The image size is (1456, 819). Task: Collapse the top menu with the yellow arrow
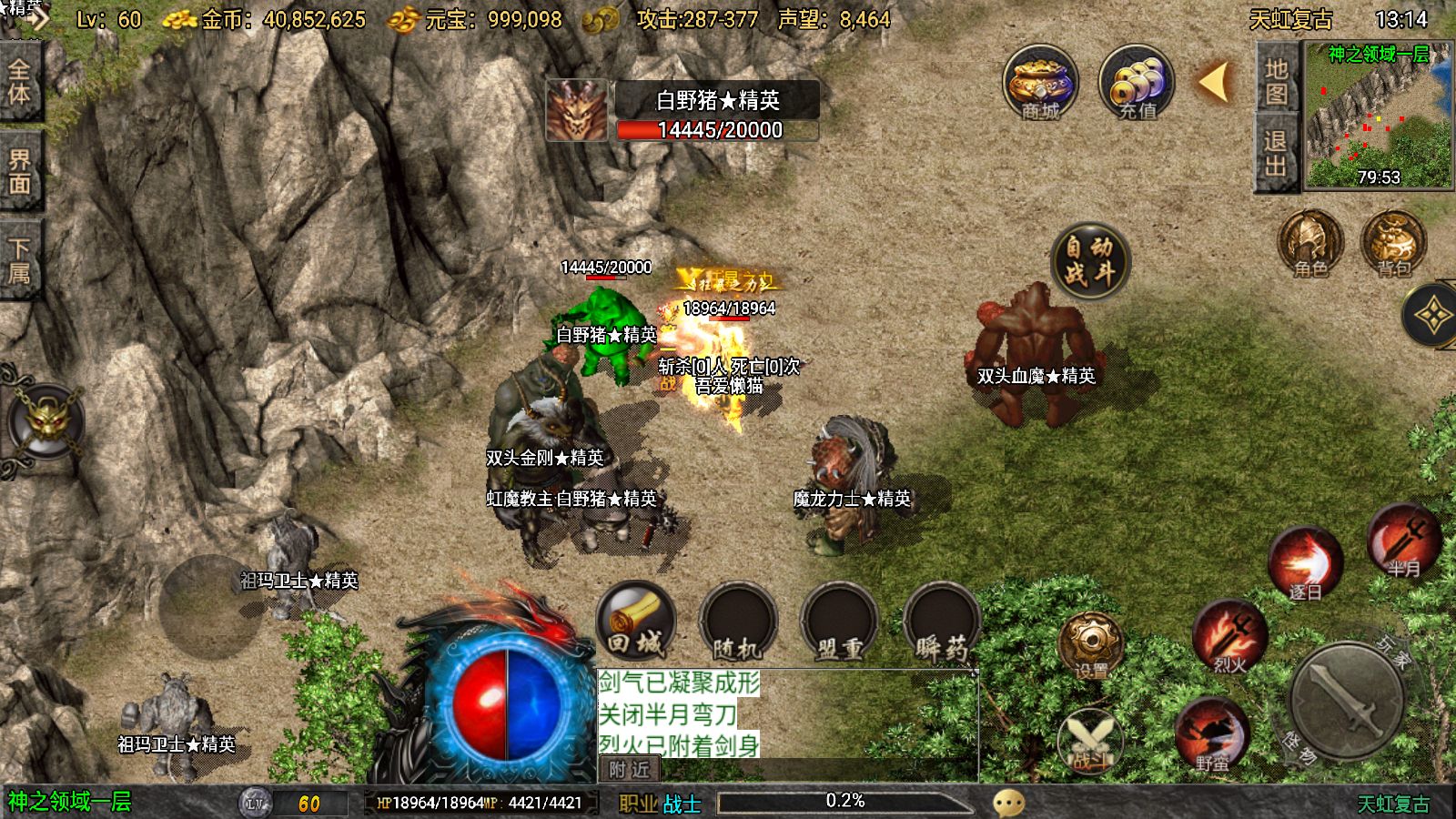(1214, 82)
